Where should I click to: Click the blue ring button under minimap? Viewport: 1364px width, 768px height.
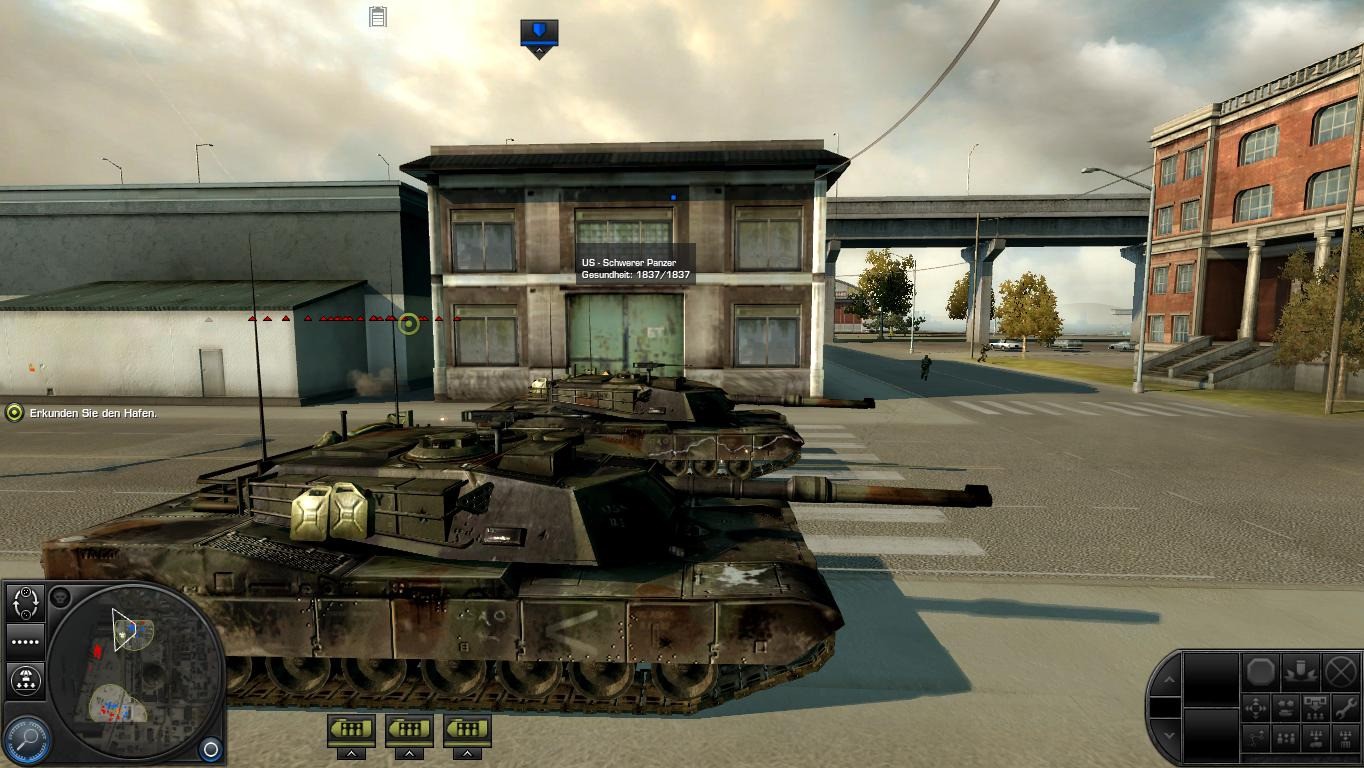click(x=210, y=748)
